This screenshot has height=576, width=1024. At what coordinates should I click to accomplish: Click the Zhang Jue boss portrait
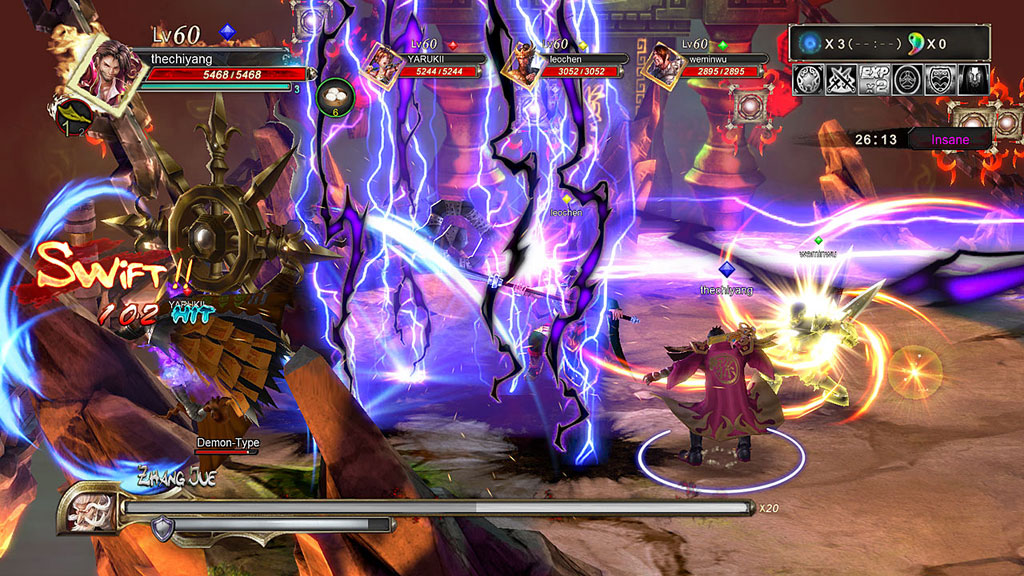(x=88, y=510)
